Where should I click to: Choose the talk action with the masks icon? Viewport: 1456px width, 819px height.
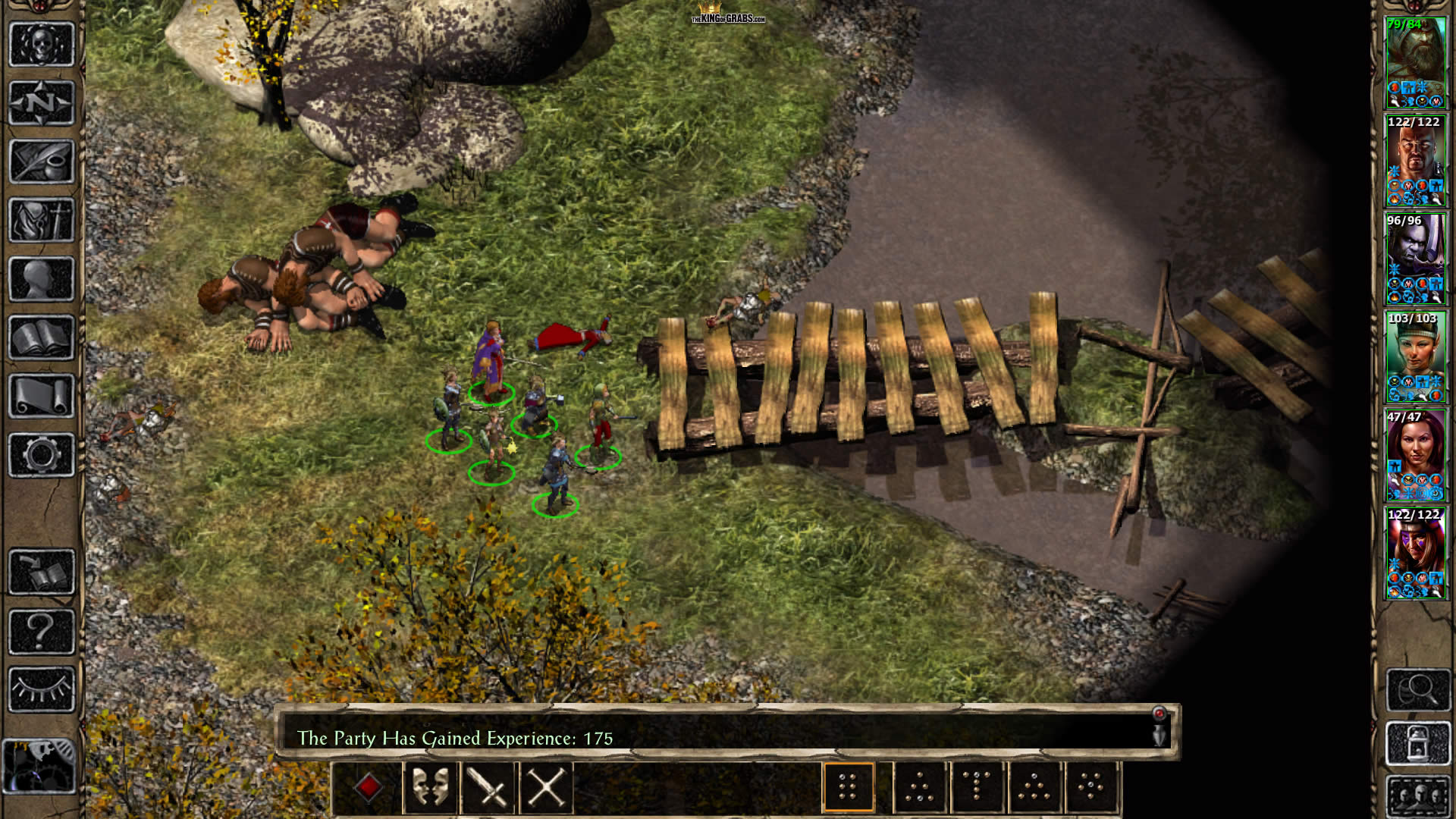coord(430,787)
